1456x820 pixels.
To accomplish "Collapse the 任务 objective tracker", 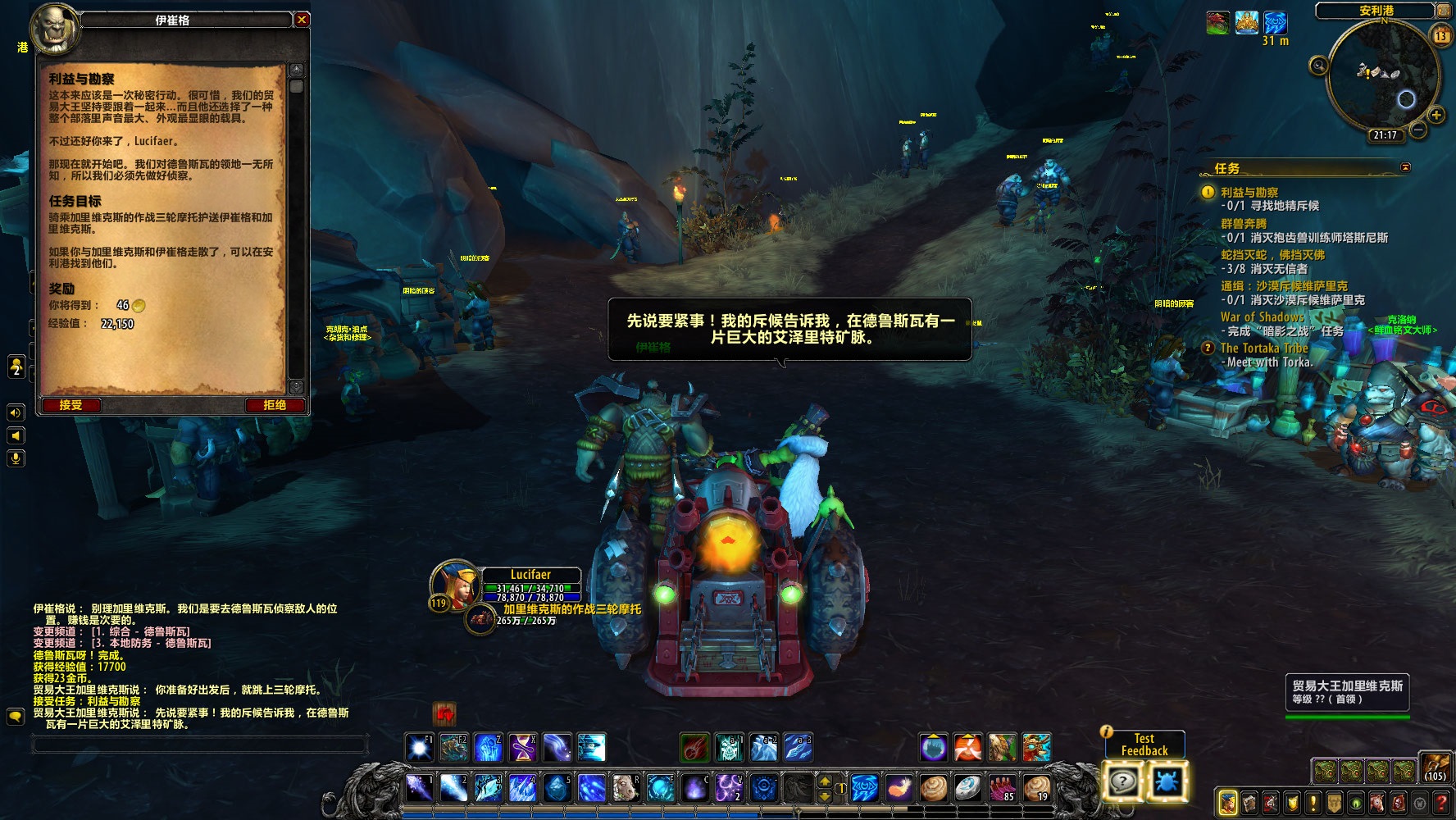I will (1405, 167).
